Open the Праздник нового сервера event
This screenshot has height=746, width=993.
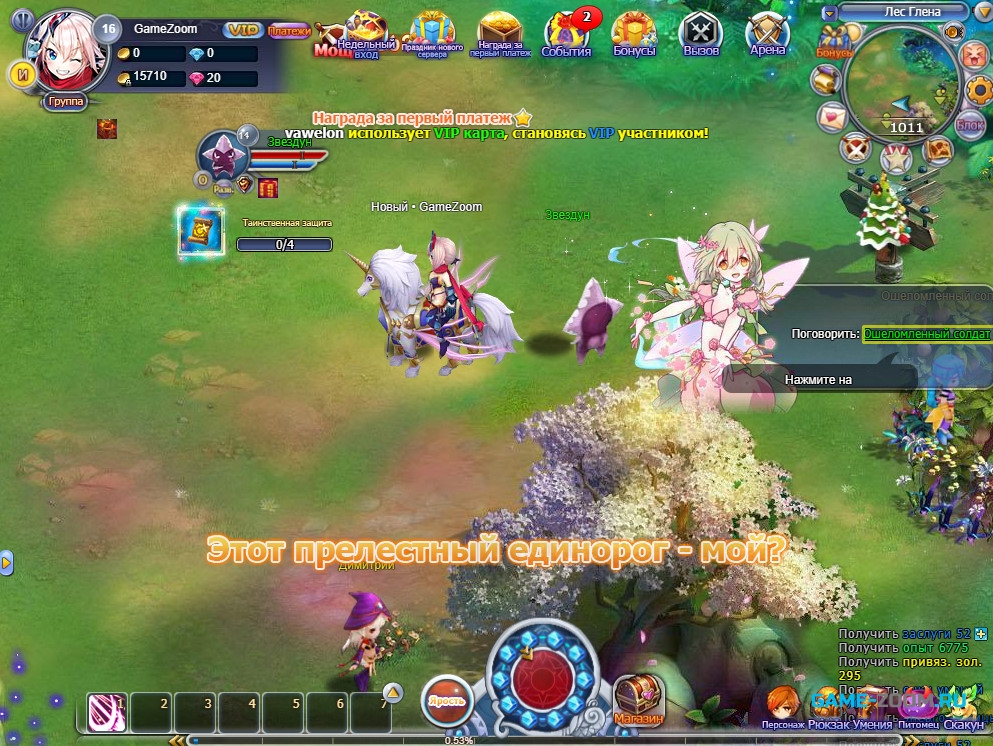[x=432, y=34]
